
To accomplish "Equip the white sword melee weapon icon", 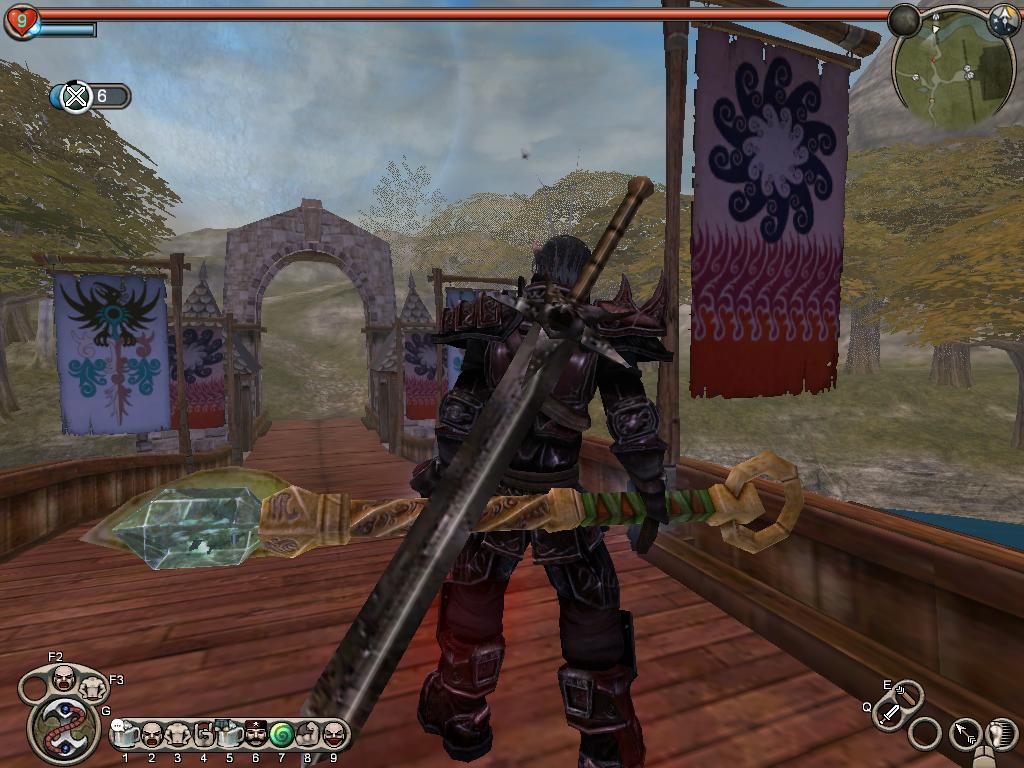I will click(x=889, y=714).
